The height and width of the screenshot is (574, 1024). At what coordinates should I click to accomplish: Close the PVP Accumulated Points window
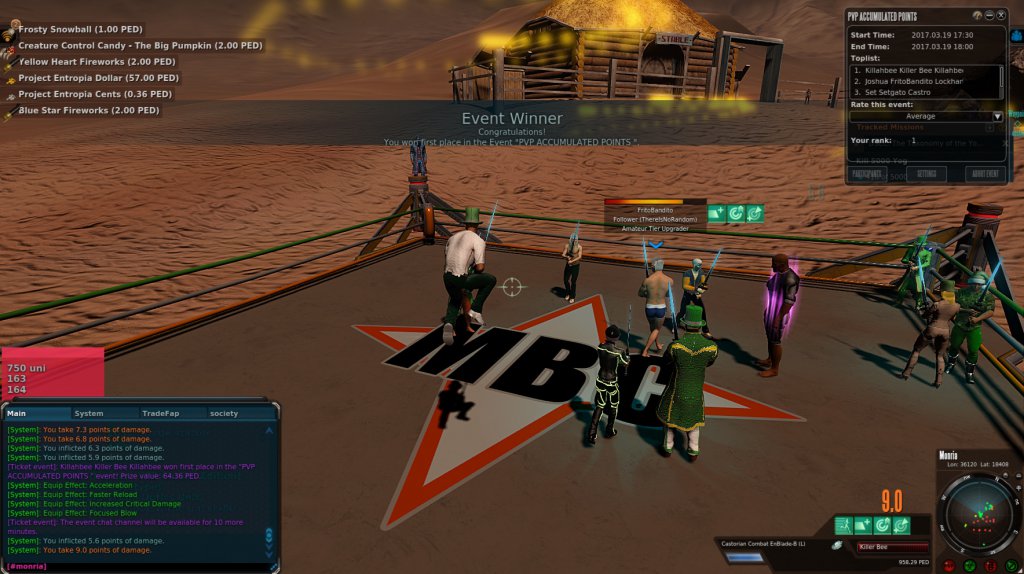click(1001, 16)
